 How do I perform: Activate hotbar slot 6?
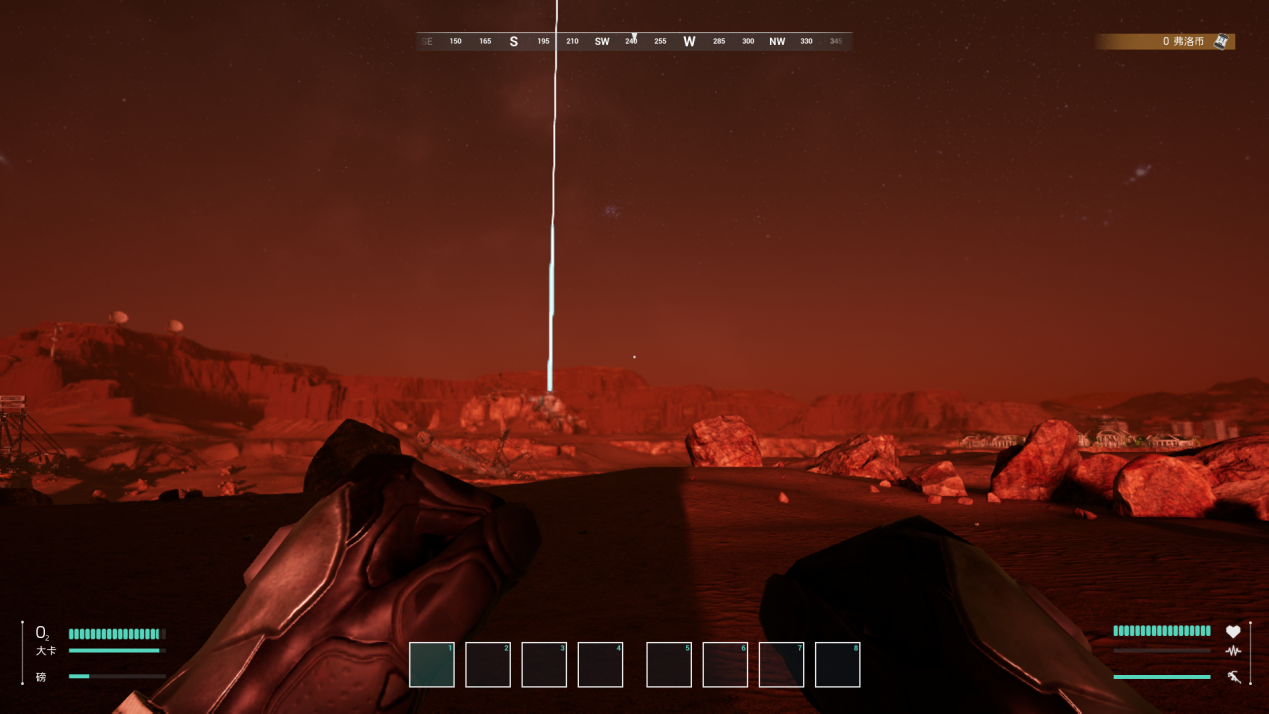tap(725, 665)
